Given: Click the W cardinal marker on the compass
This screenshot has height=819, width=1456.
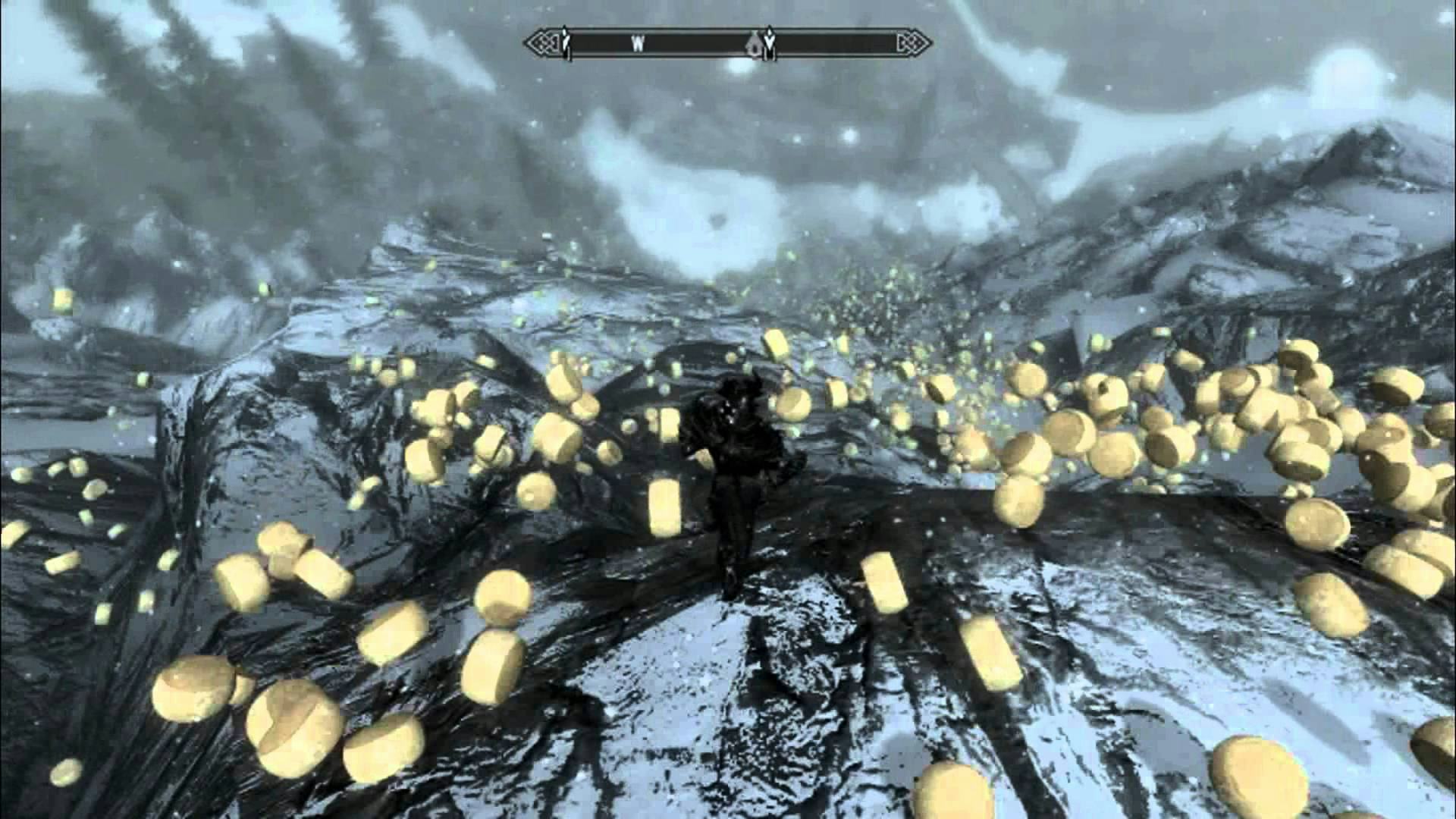Looking at the screenshot, I should pyautogui.click(x=639, y=44).
